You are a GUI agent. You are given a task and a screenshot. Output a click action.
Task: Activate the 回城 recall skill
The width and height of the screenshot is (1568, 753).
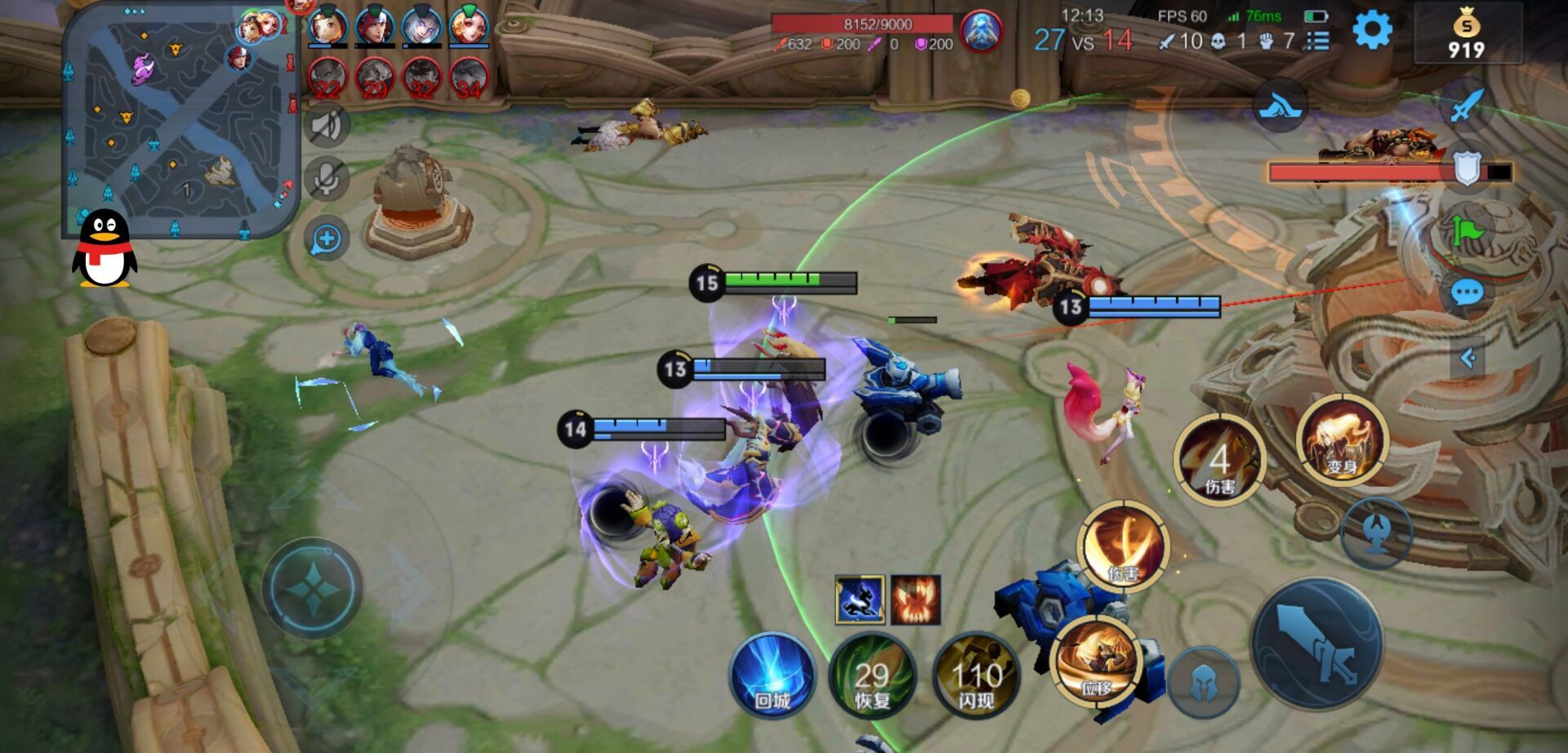click(x=772, y=675)
